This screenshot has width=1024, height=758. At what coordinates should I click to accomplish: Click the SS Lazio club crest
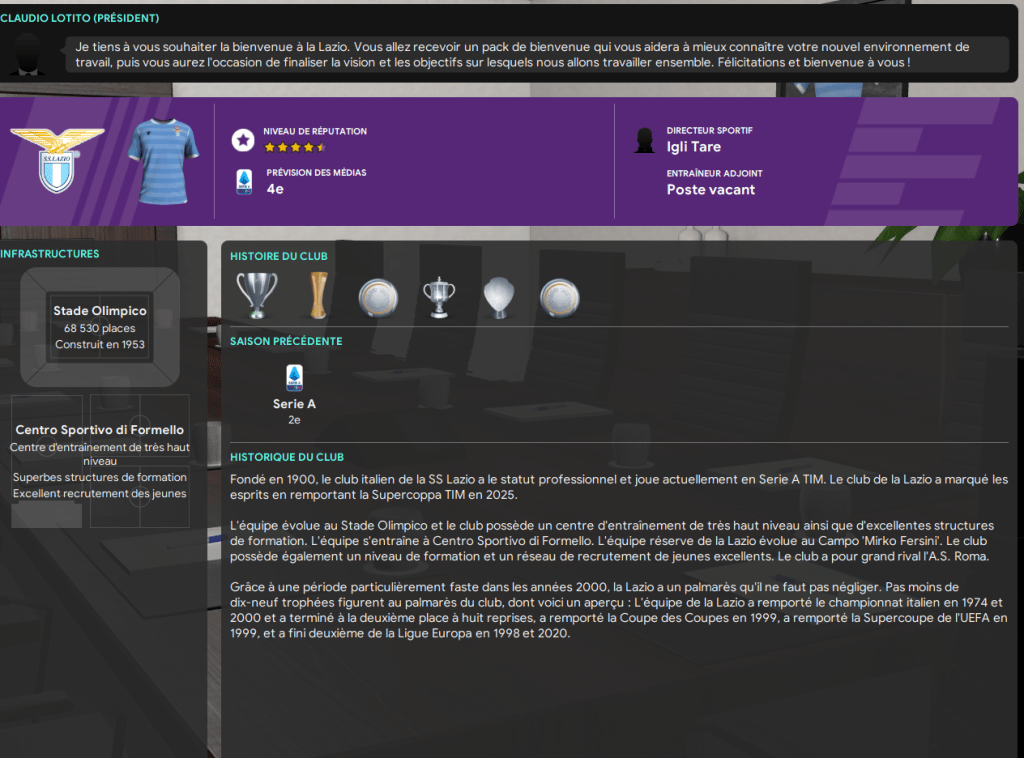tap(42, 160)
